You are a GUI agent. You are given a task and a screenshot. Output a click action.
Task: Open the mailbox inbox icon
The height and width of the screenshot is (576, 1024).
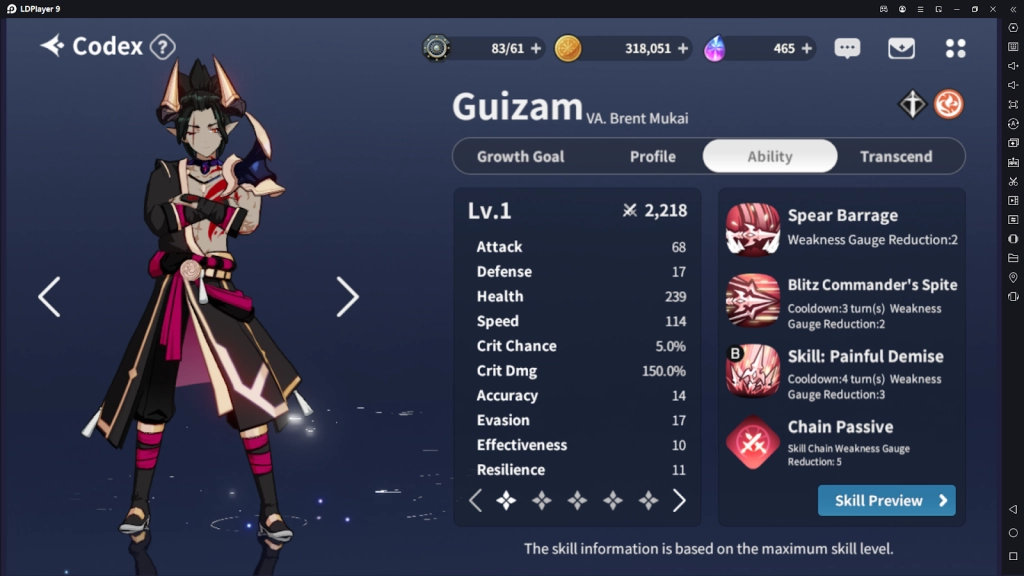(901, 48)
